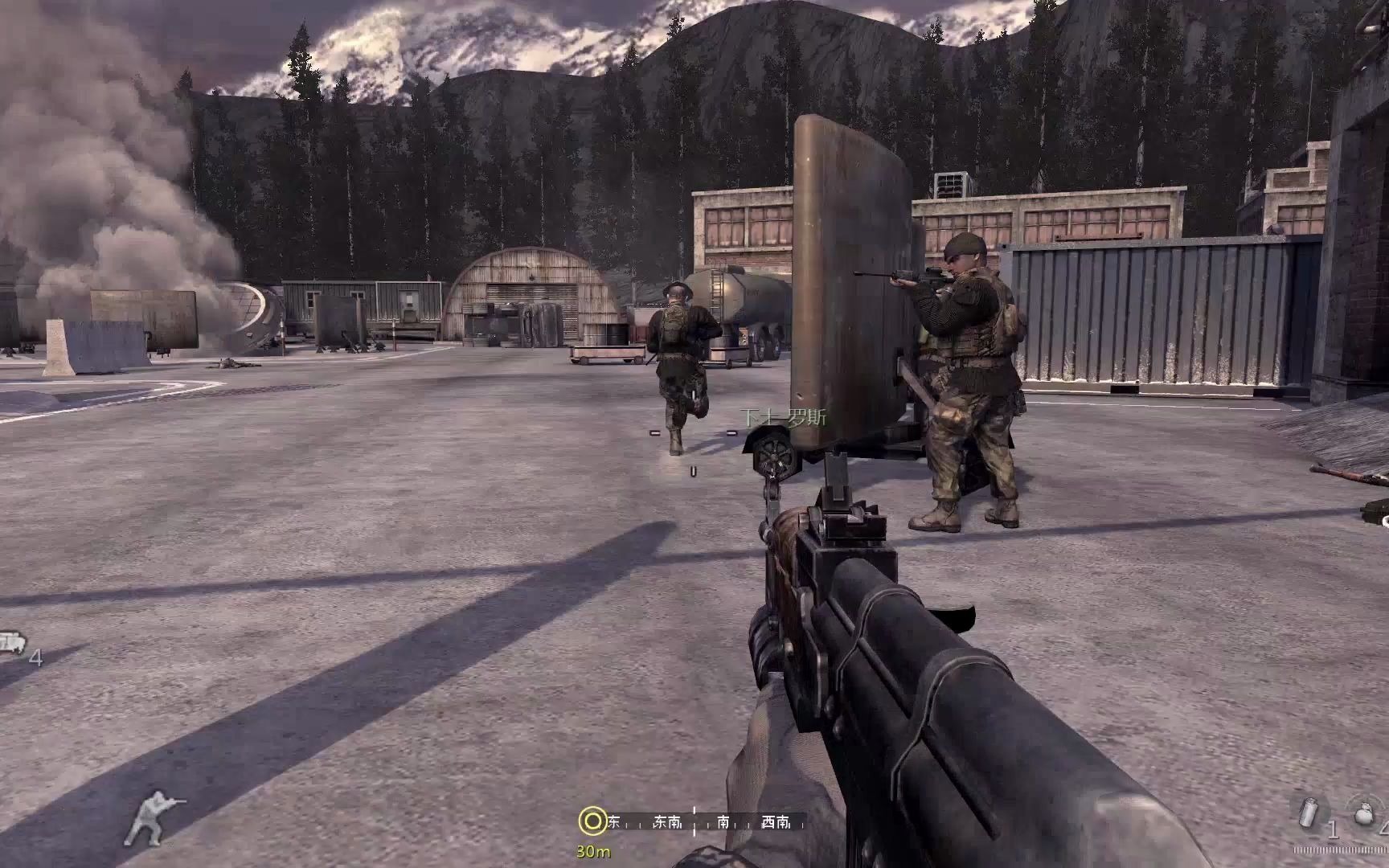Select the flashbang canister icon
Image resolution: width=1389 pixels, height=868 pixels.
pos(1309,813)
